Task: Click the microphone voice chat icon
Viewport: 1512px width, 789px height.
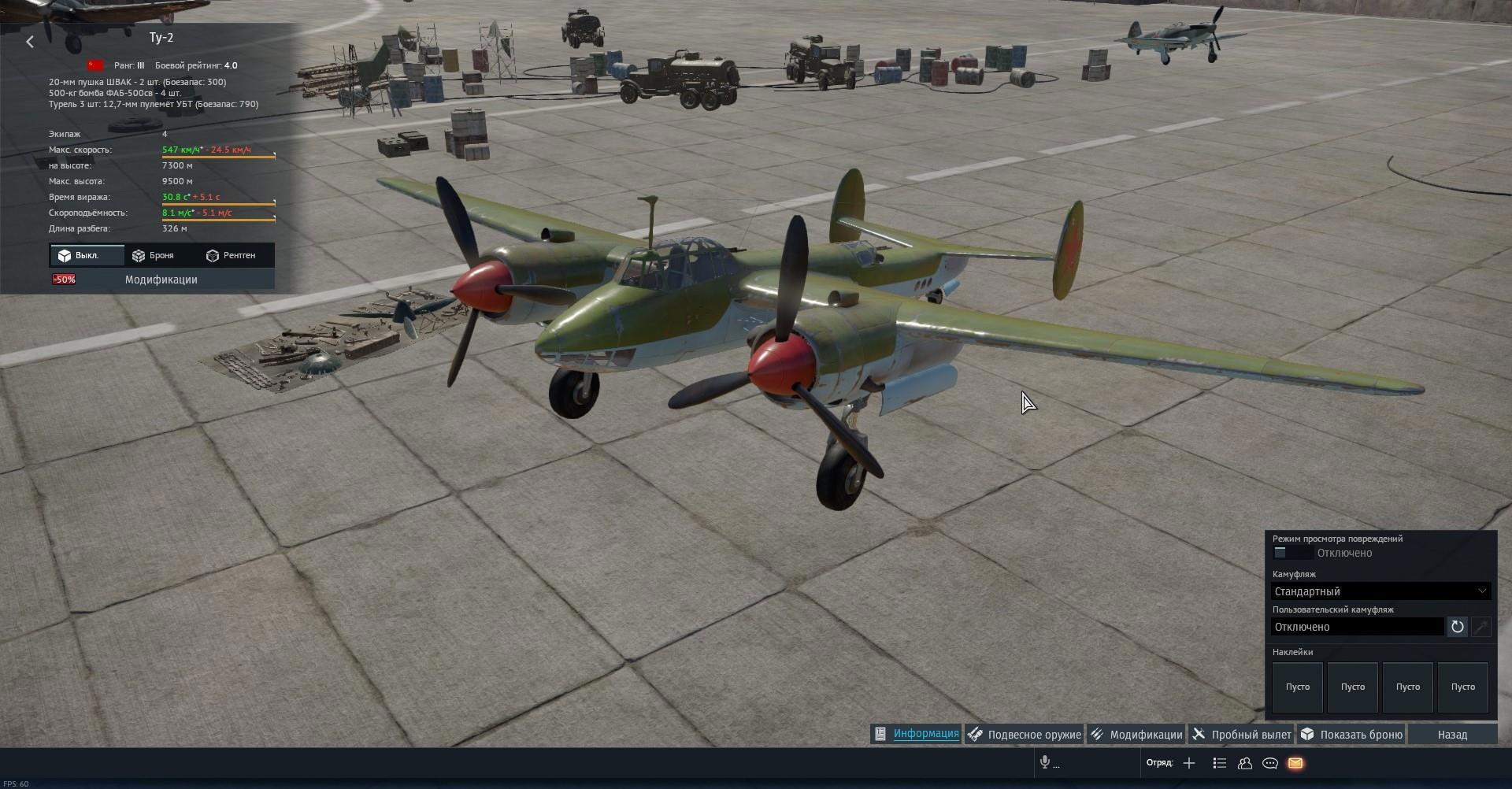Action: [x=1045, y=762]
